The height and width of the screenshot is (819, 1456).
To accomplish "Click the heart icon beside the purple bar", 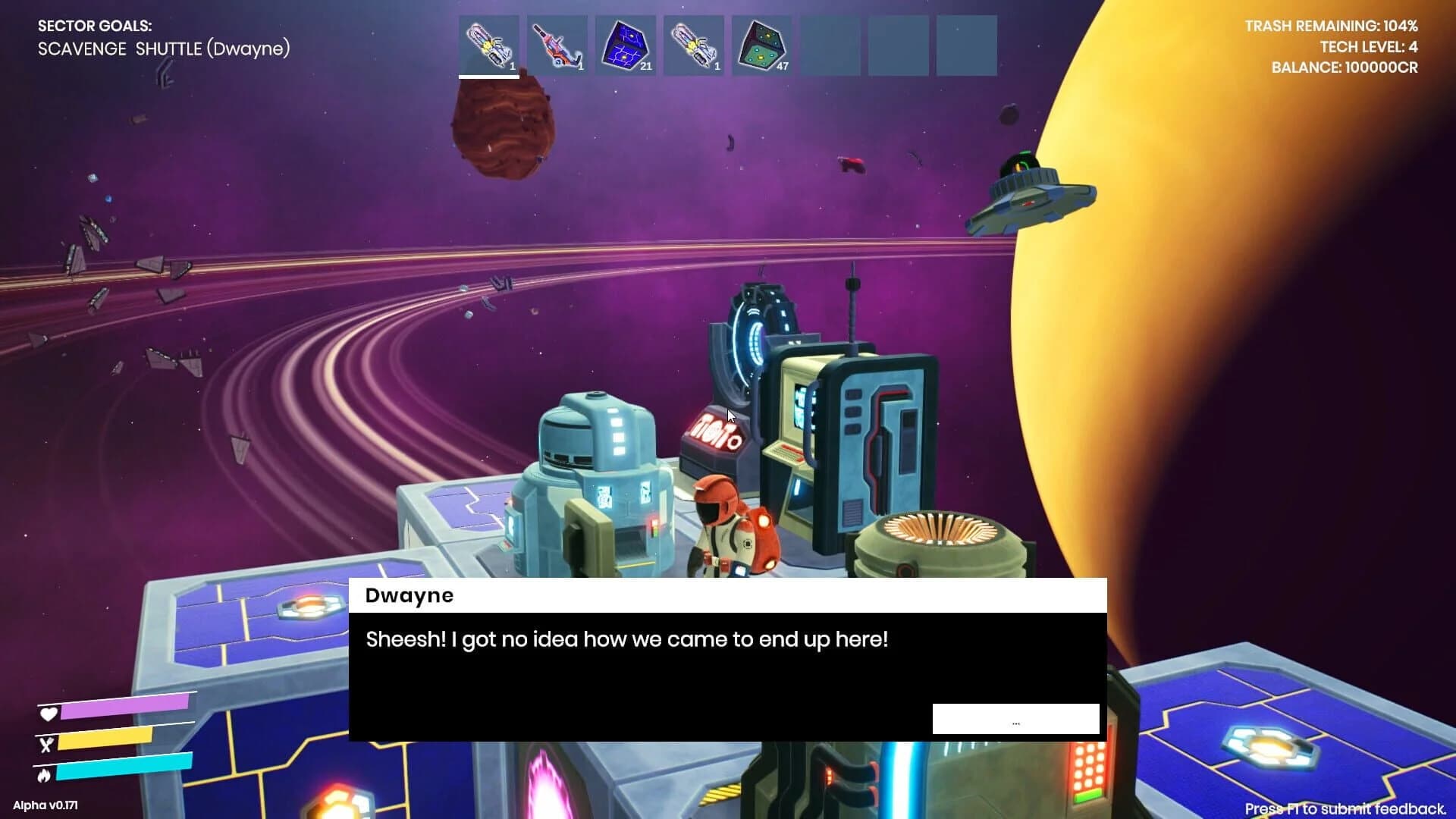I will click(x=48, y=714).
